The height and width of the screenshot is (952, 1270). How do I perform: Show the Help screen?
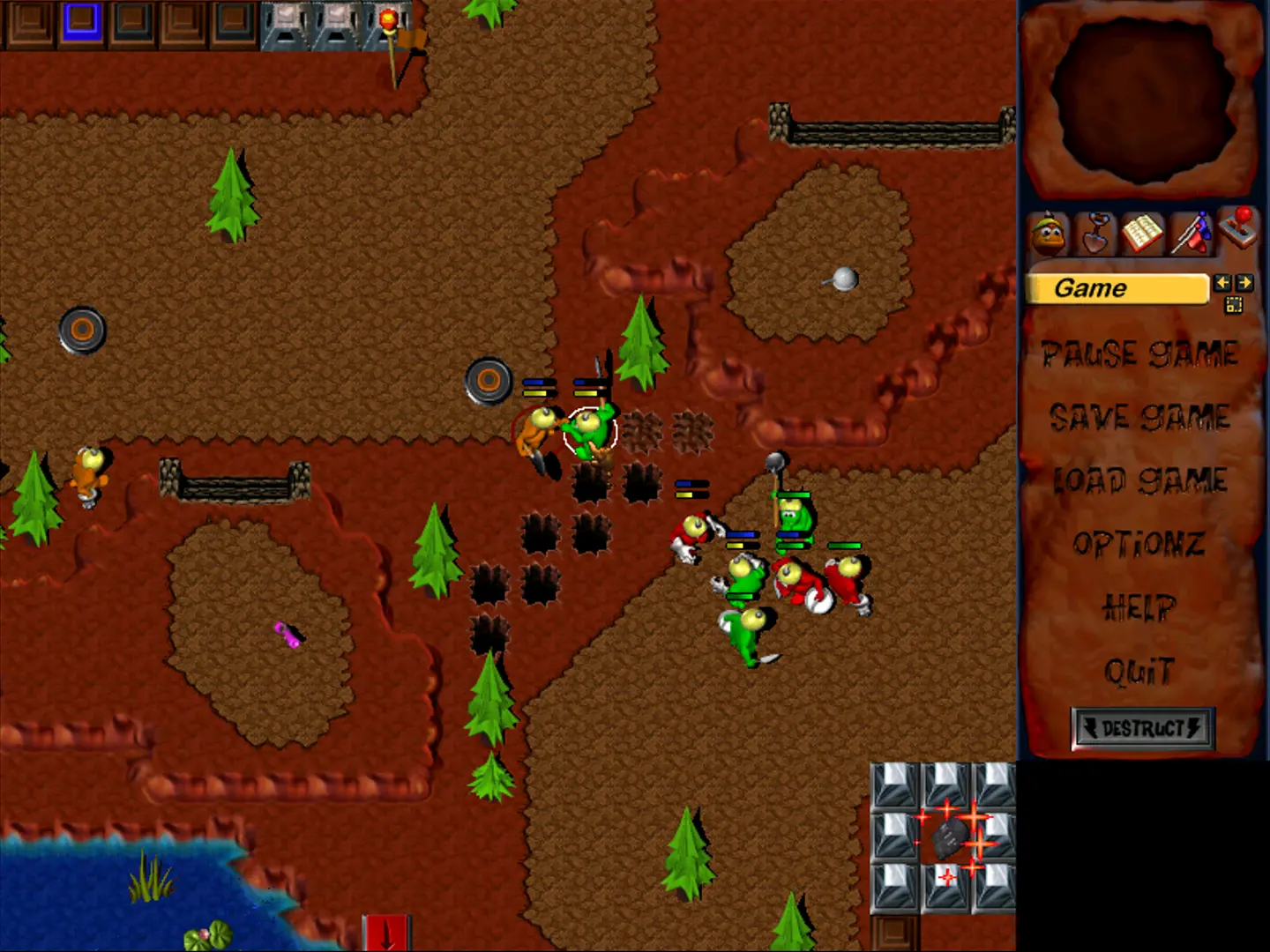1139,607
